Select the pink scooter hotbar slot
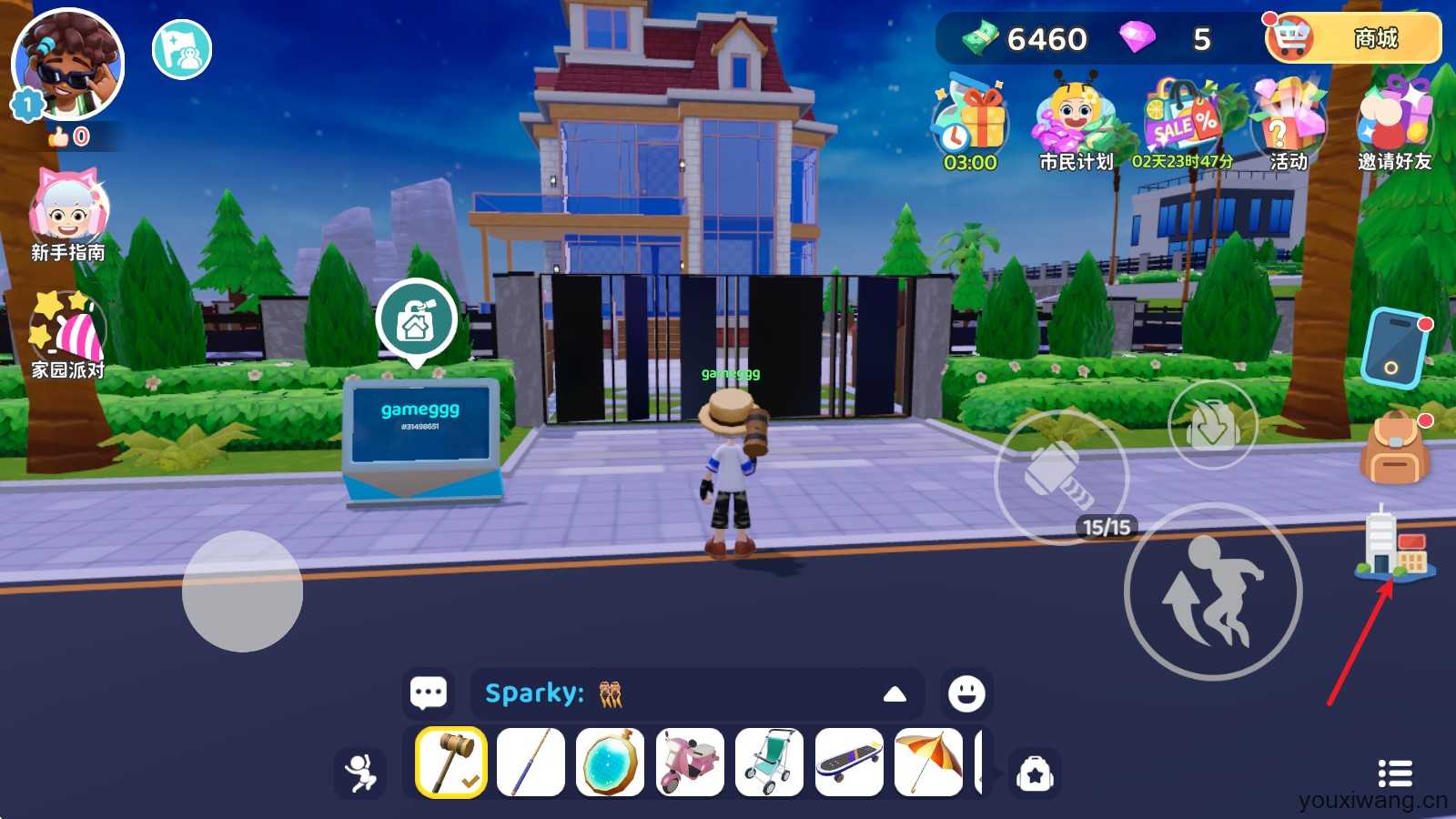The image size is (1456, 819). [x=690, y=763]
